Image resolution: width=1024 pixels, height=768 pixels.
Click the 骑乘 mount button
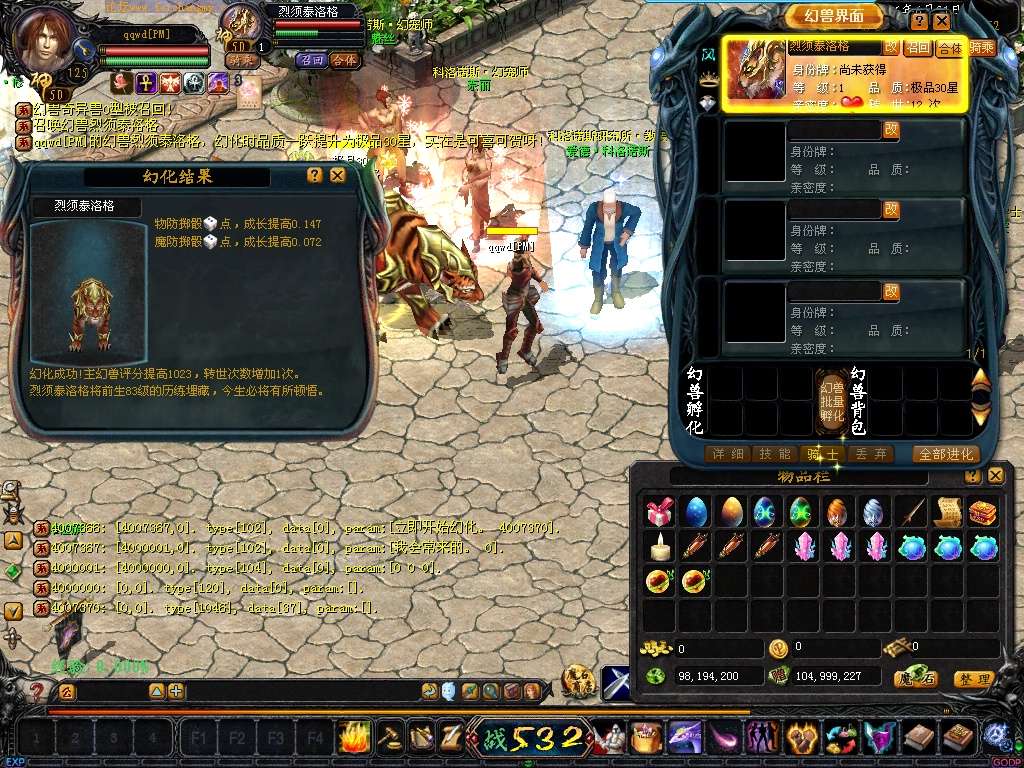coord(981,48)
